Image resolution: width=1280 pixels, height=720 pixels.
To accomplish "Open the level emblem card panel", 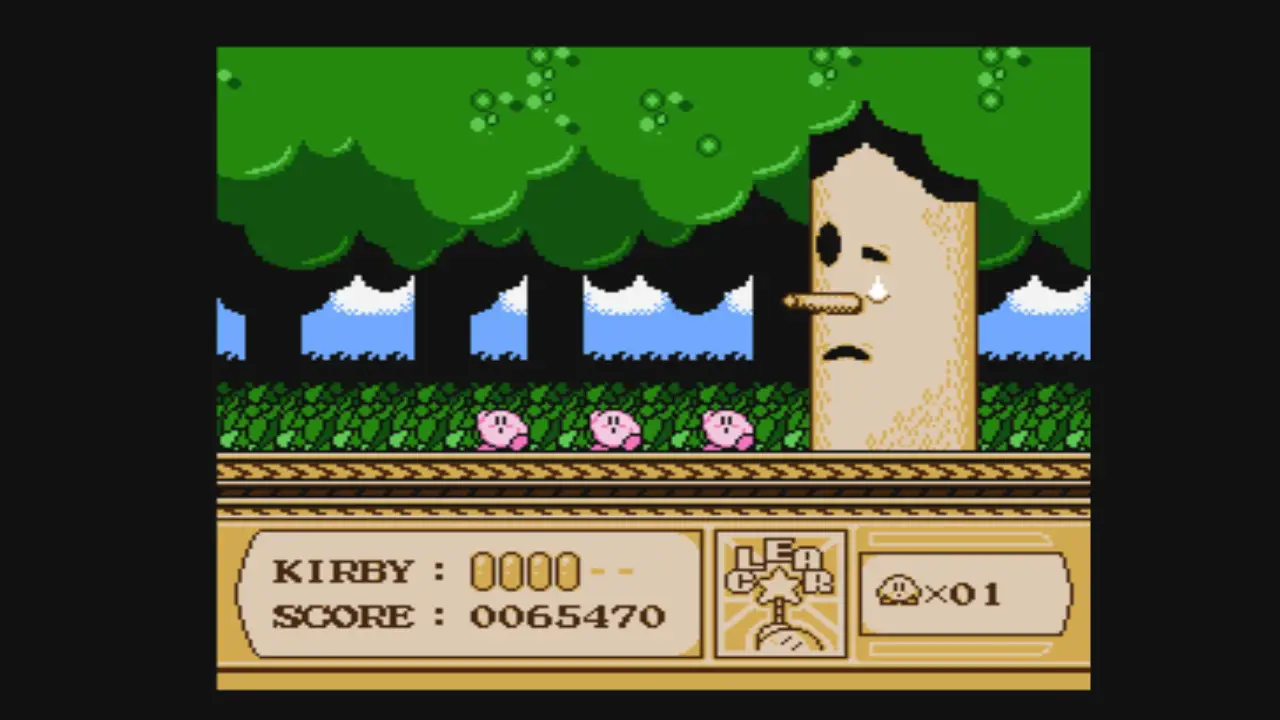I will (x=780, y=595).
